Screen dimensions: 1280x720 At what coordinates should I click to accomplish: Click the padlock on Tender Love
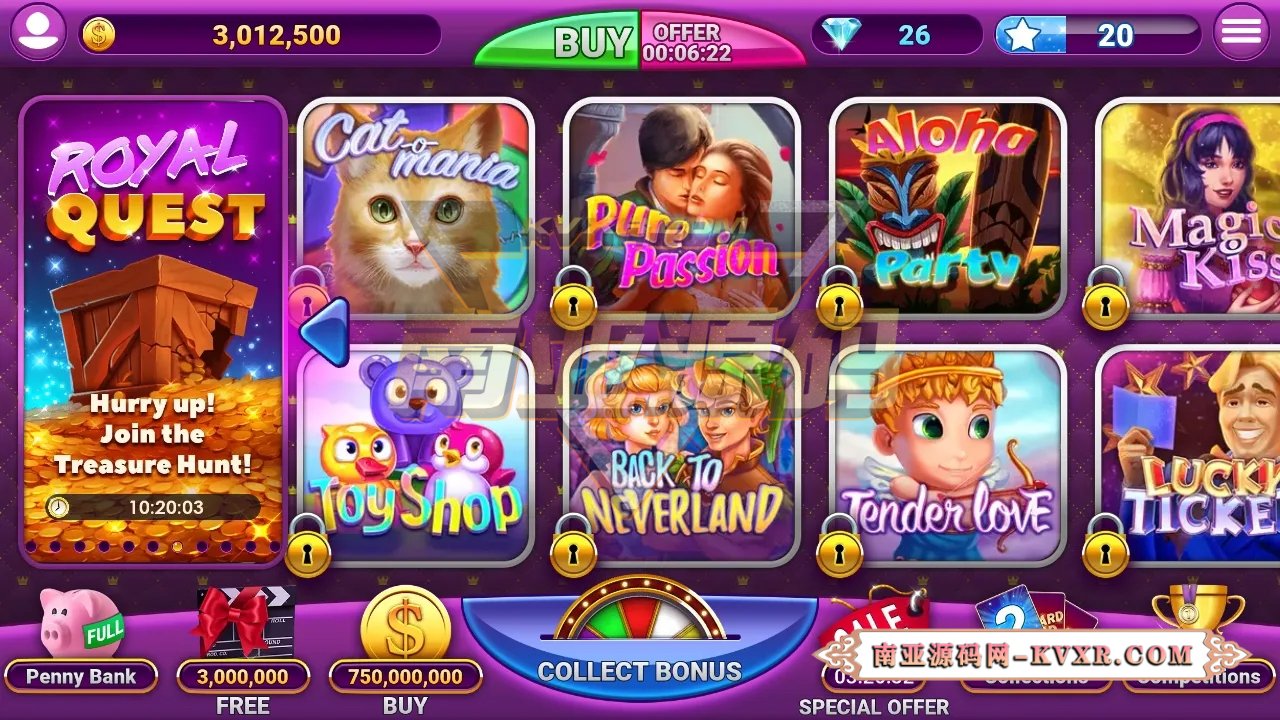pos(839,551)
